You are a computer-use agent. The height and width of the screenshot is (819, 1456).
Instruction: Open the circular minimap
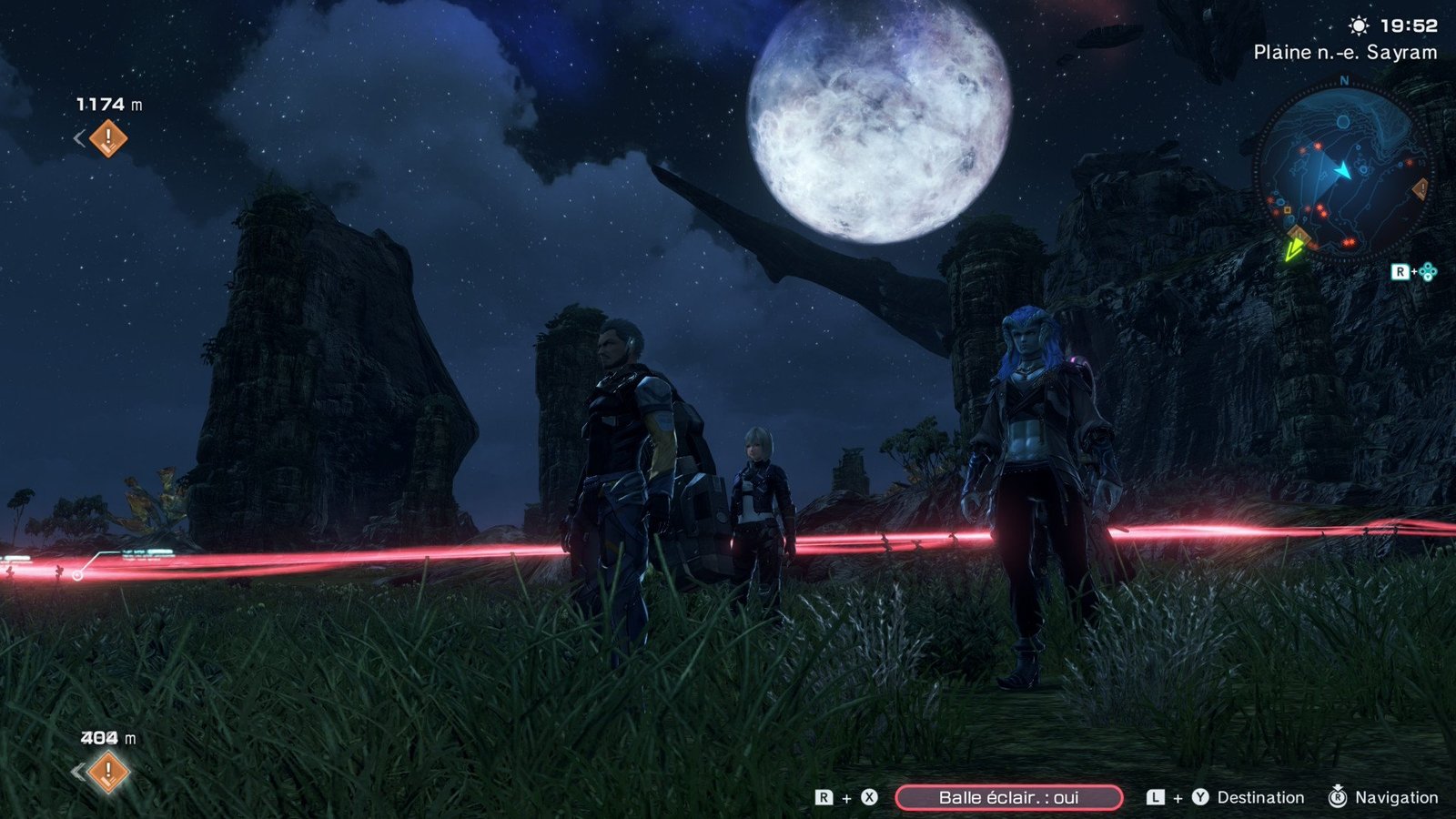[x=1343, y=171]
